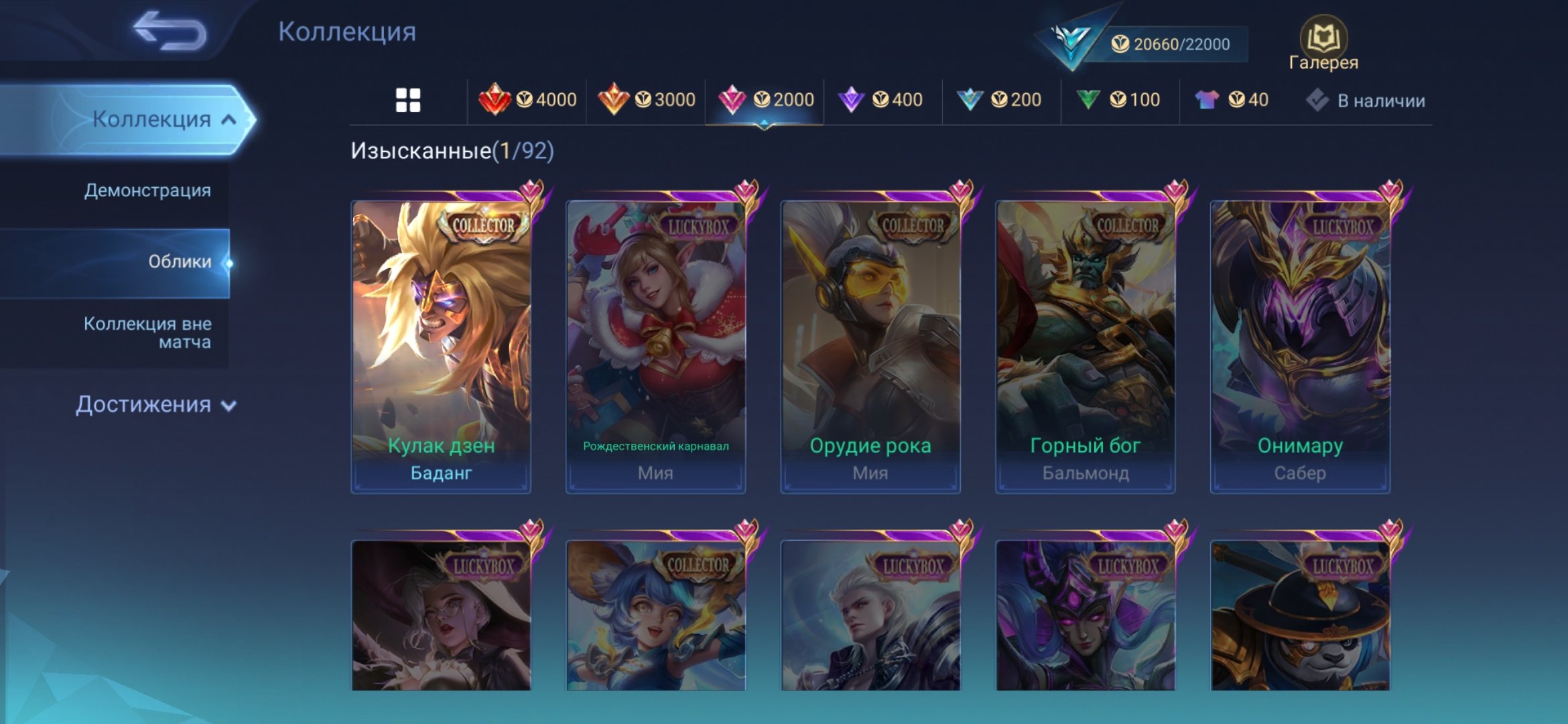Expand the Достижения section
The width and height of the screenshot is (1568, 724).
(x=155, y=404)
